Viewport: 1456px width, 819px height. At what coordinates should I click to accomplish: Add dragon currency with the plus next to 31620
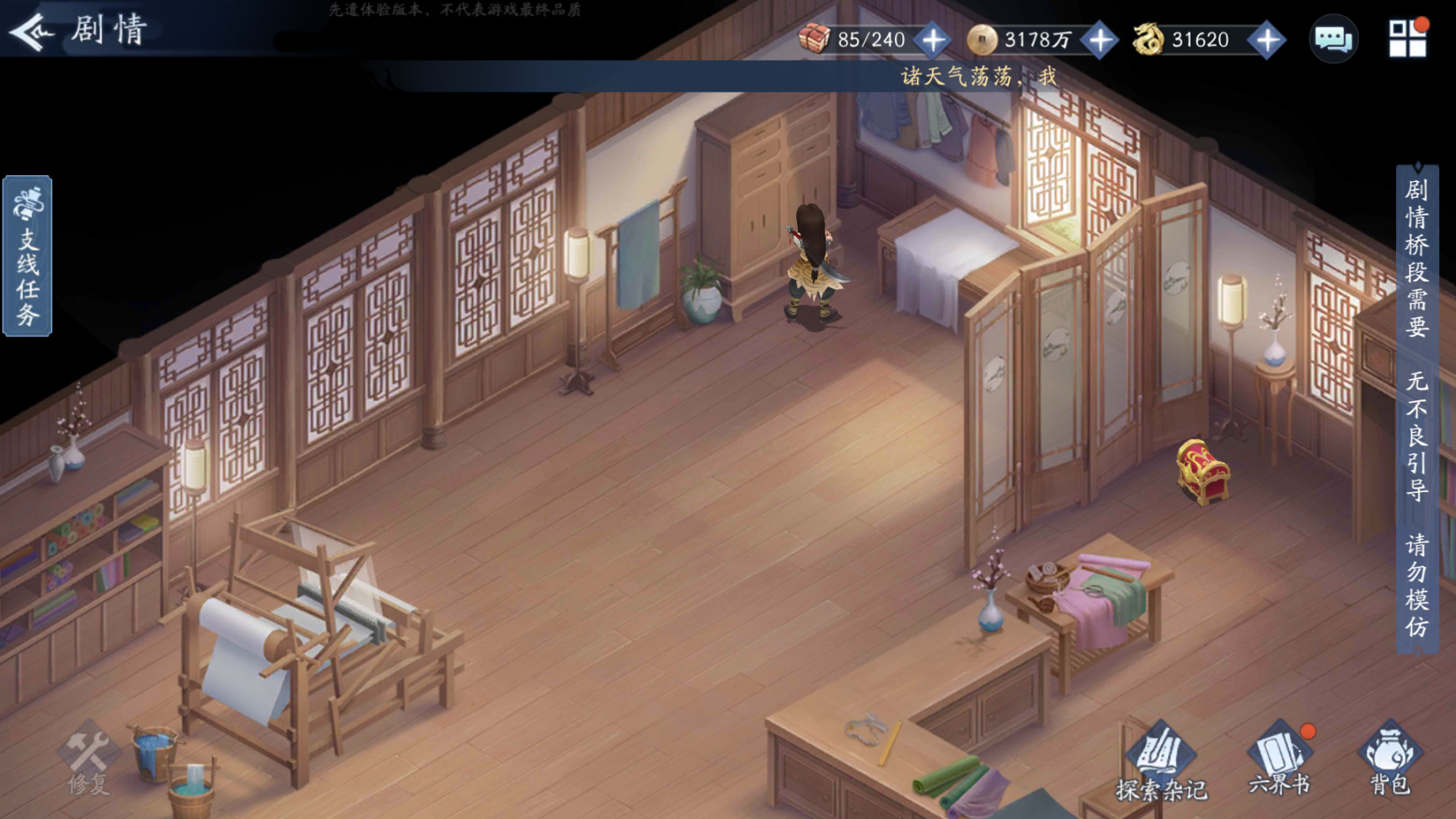coord(1267,40)
